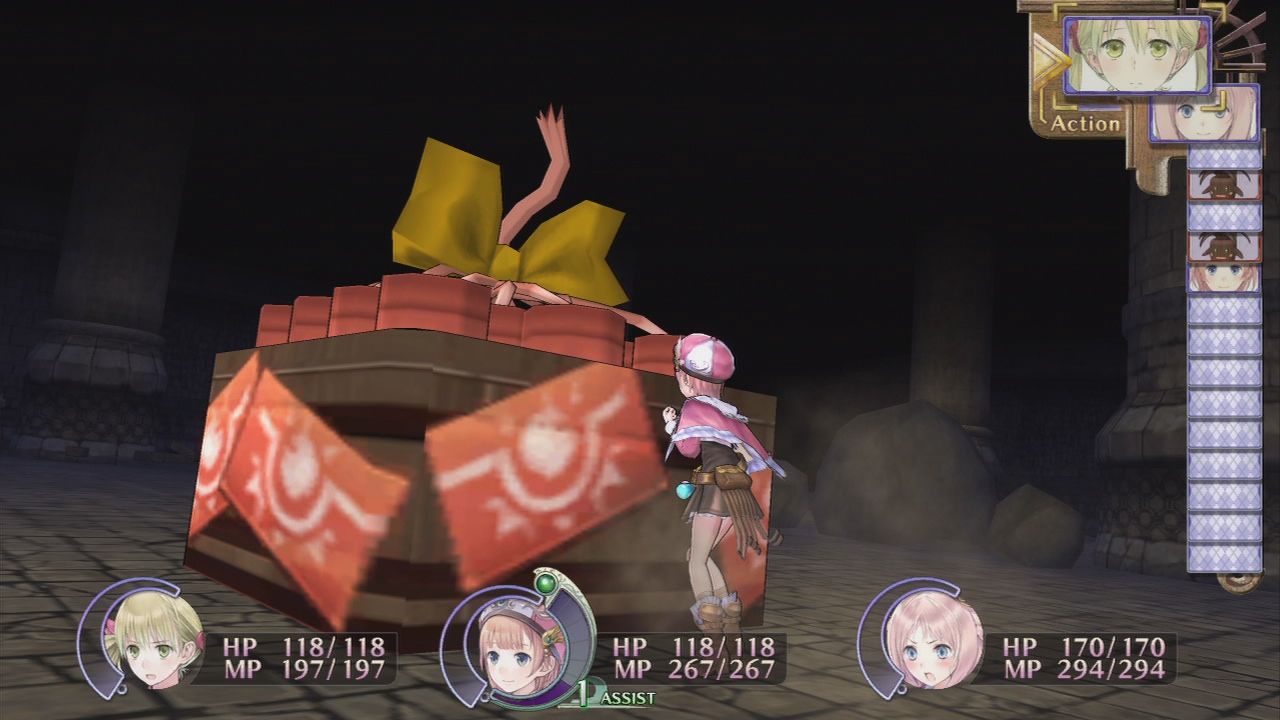Viewport: 1280px width, 720px height.
Task: Select the blonde character's portrait in the Action panel
Action: pyautogui.click(x=1140, y=55)
